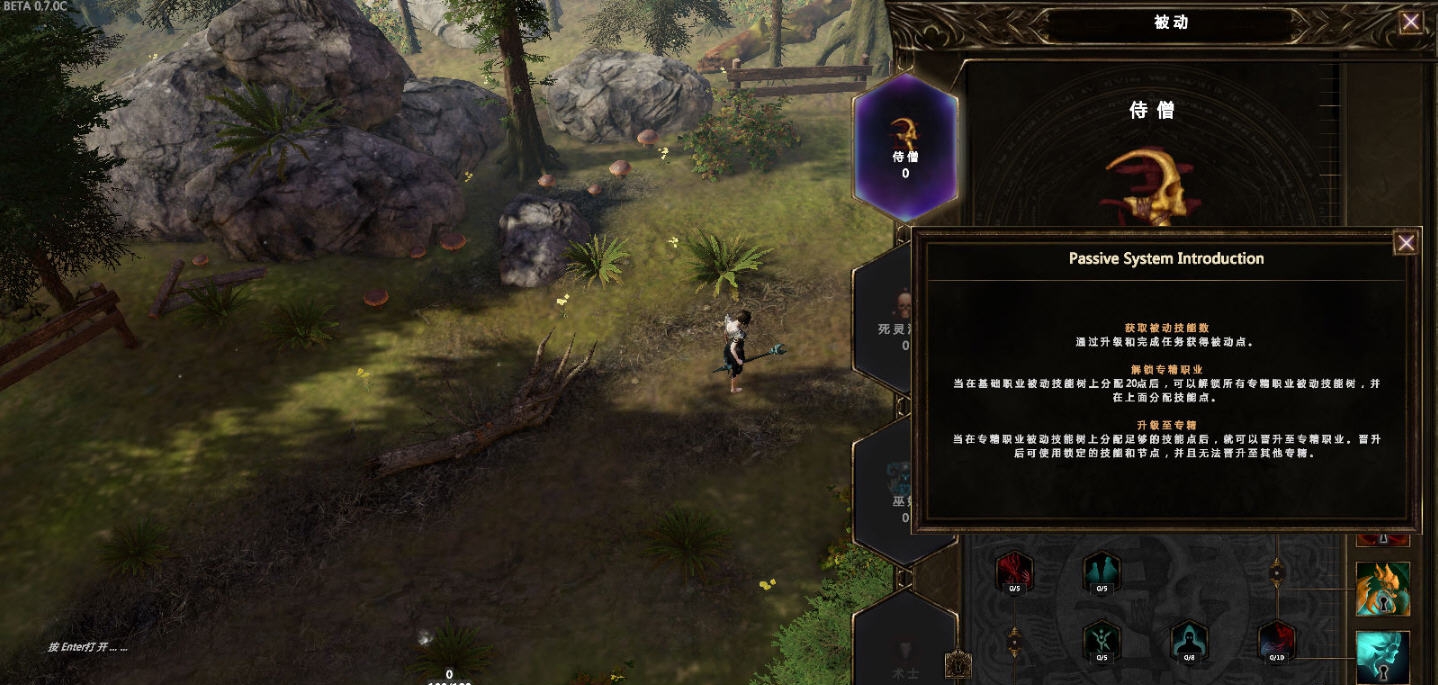Select the red beast 0/10 passive node
Viewport: 1438px width, 685px height.
tap(1276, 641)
